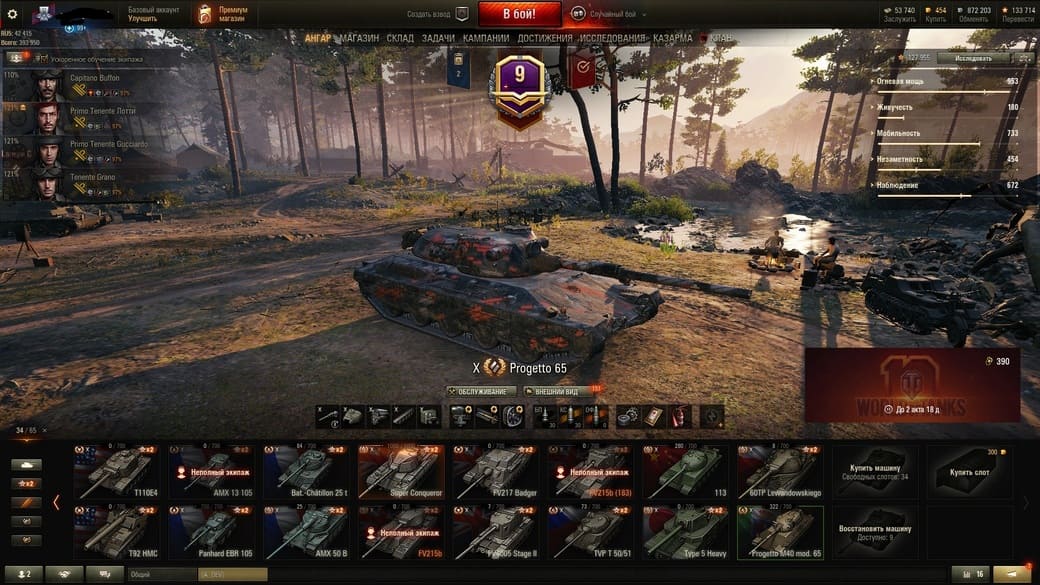The width and height of the screenshot is (1040, 585).
Task: Open the ДОСТИЖЕНИЯ tab
Action: [x=545, y=38]
